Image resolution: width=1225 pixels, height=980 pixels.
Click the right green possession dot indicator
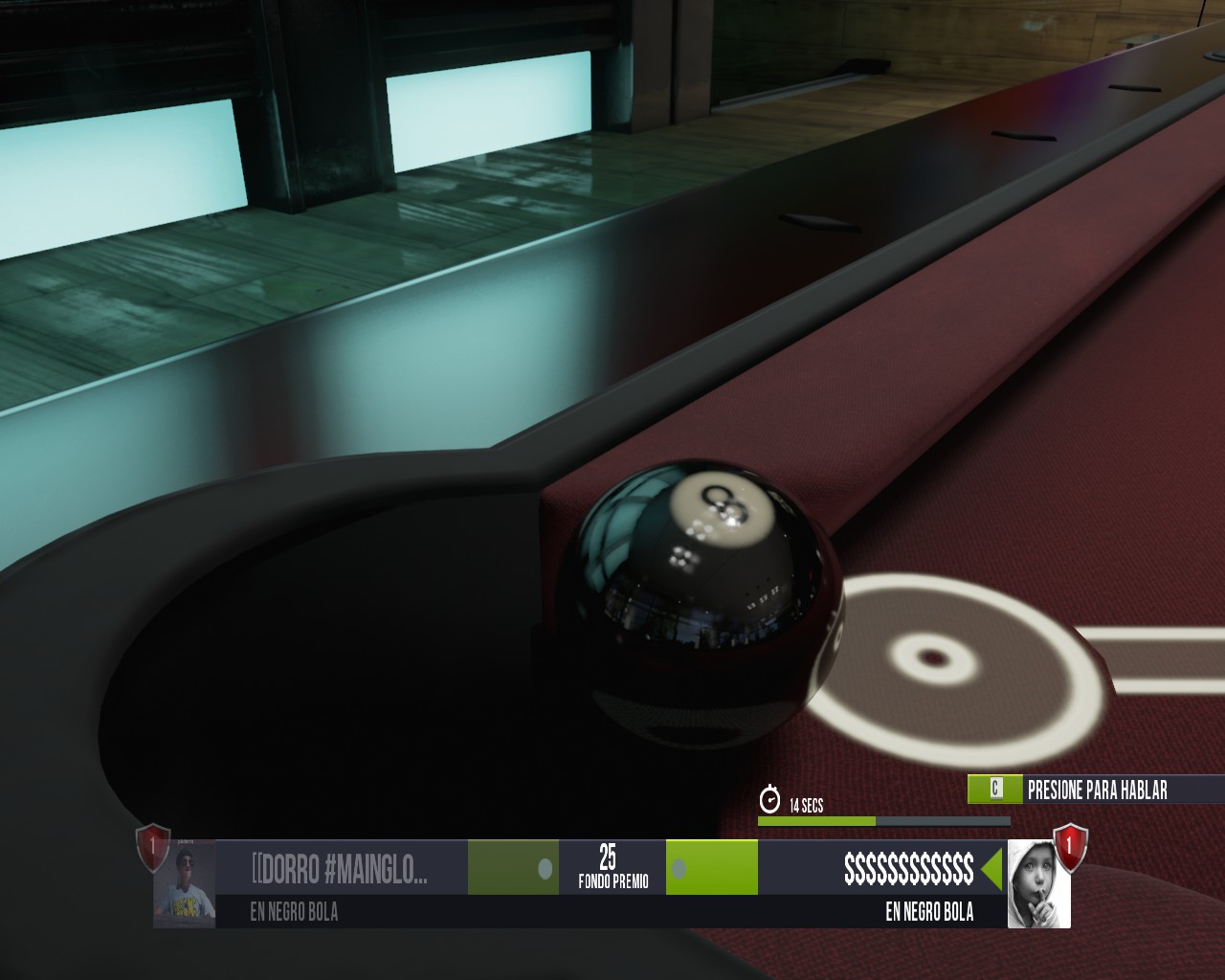[x=680, y=869]
